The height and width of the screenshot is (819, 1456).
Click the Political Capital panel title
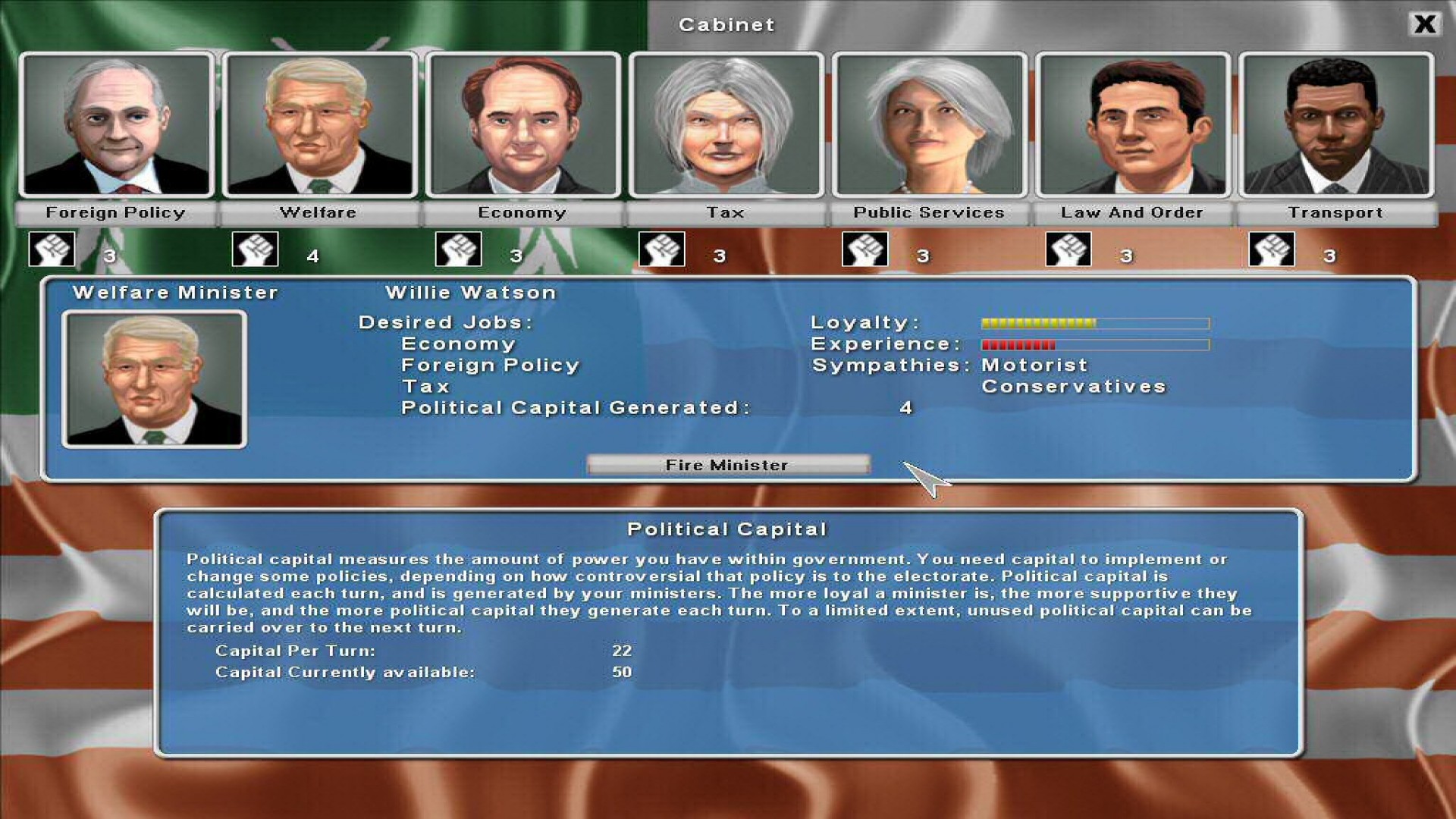(727, 529)
